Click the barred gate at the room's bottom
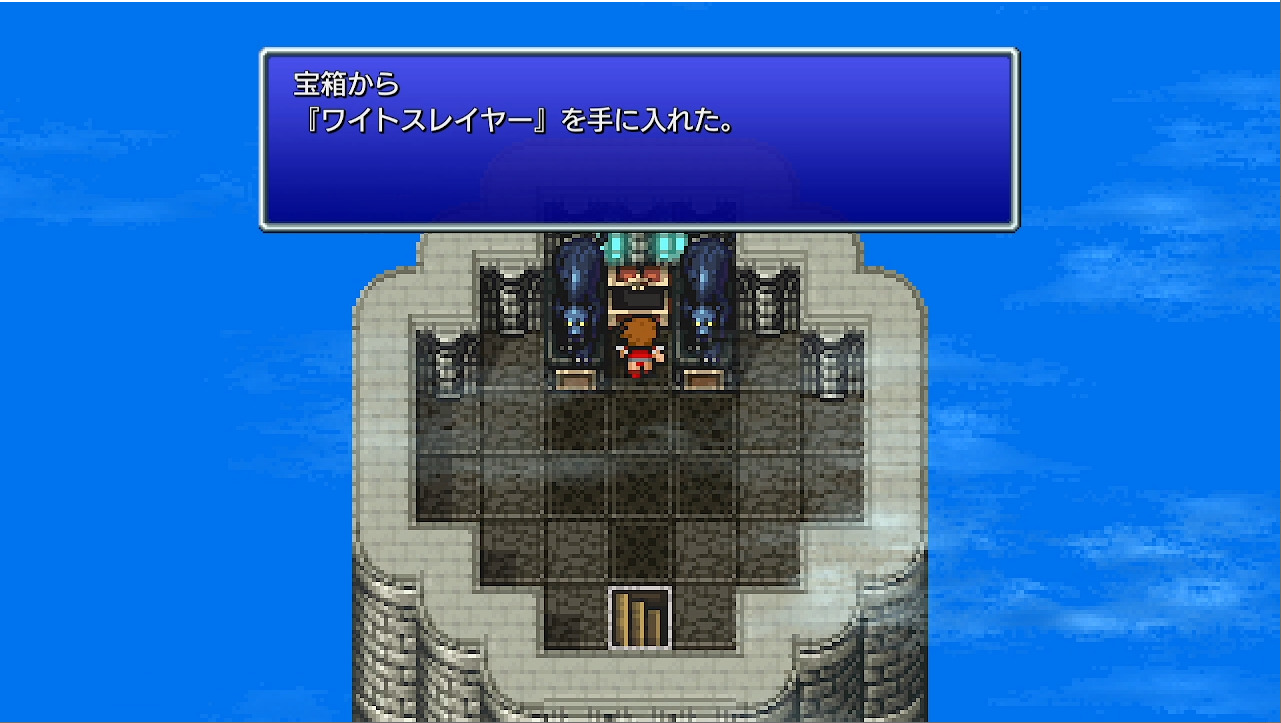The width and height of the screenshot is (1281, 723). 637,615
